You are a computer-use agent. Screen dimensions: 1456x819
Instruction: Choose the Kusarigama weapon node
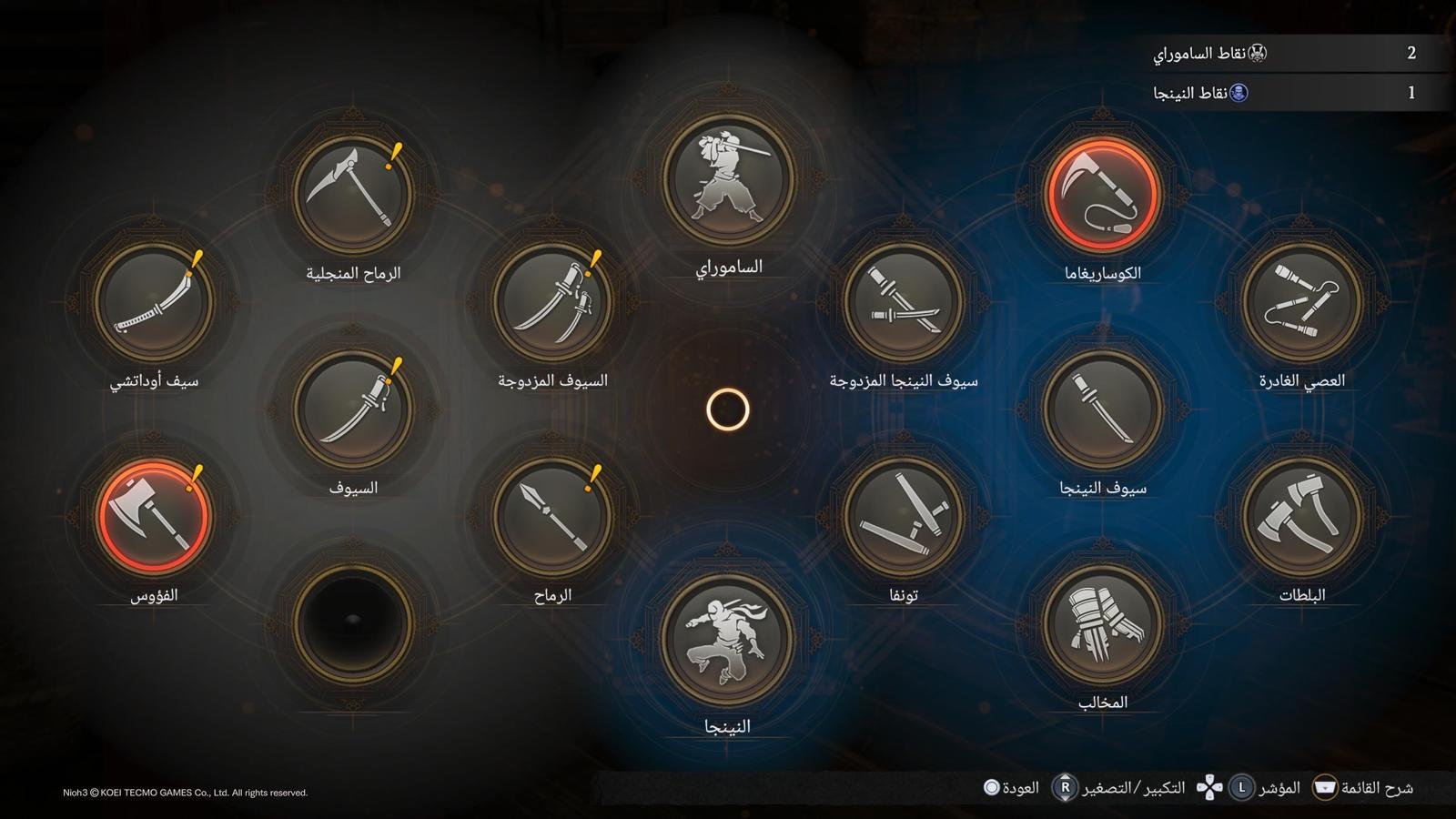pos(1102,194)
